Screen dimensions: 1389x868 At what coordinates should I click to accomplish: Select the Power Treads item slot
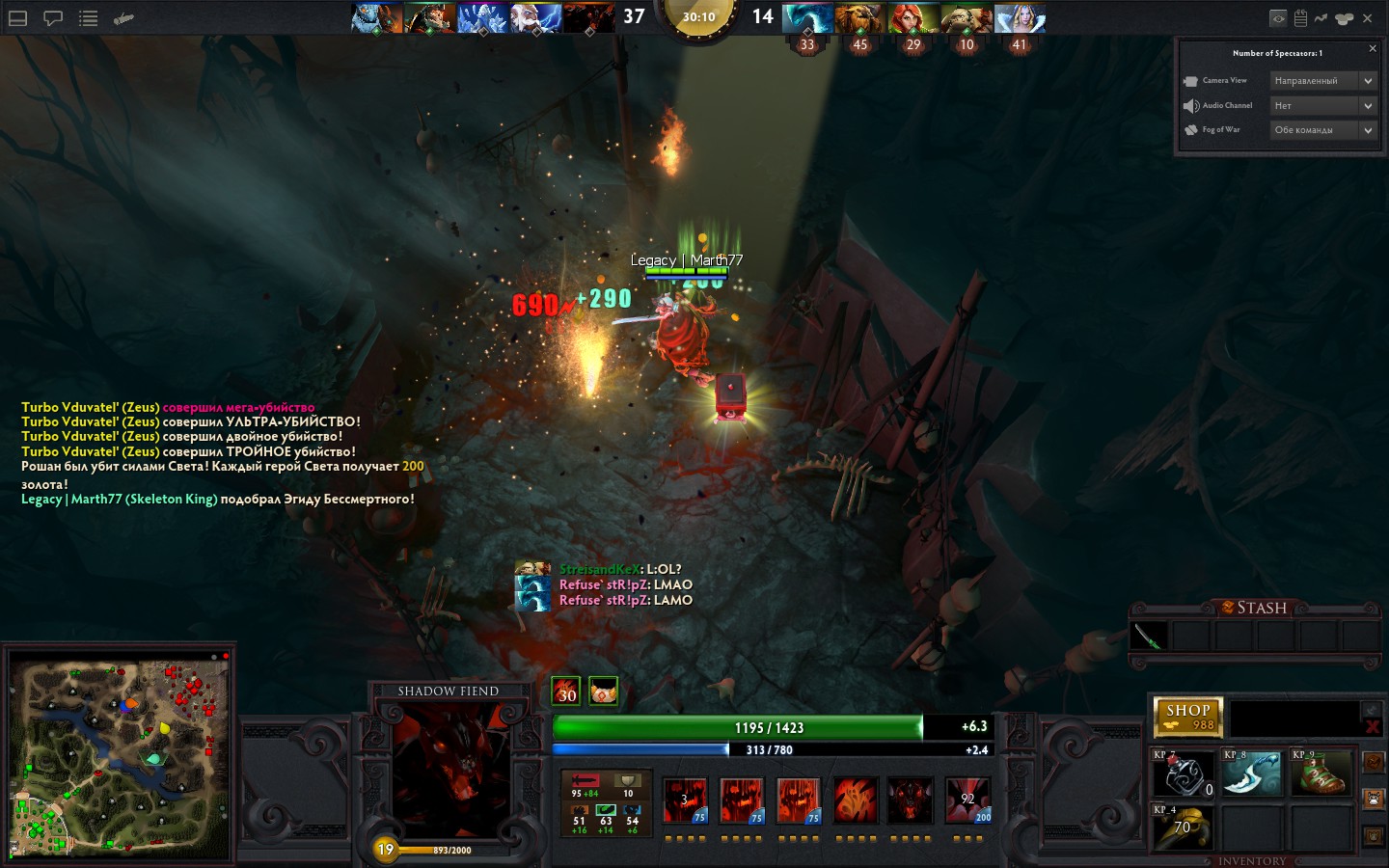pos(1321,774)
